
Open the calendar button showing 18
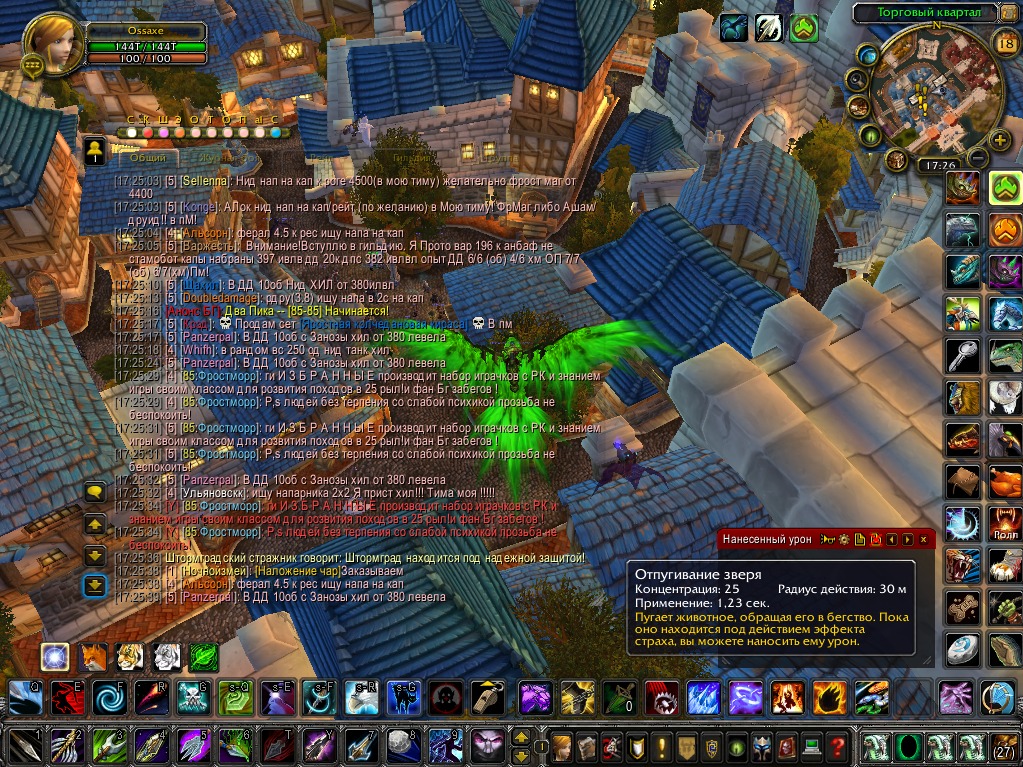pos(1006,41)
